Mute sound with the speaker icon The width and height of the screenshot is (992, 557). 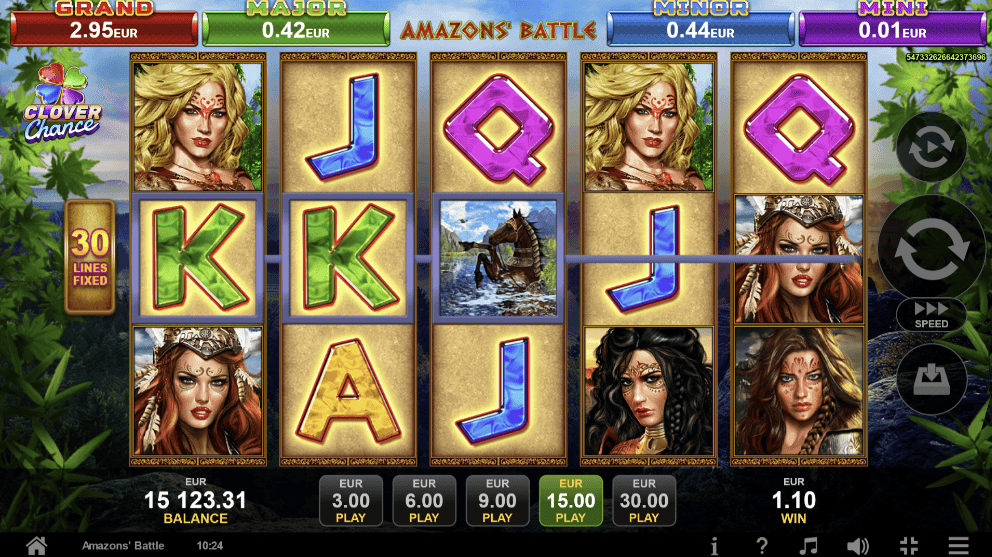858,546
